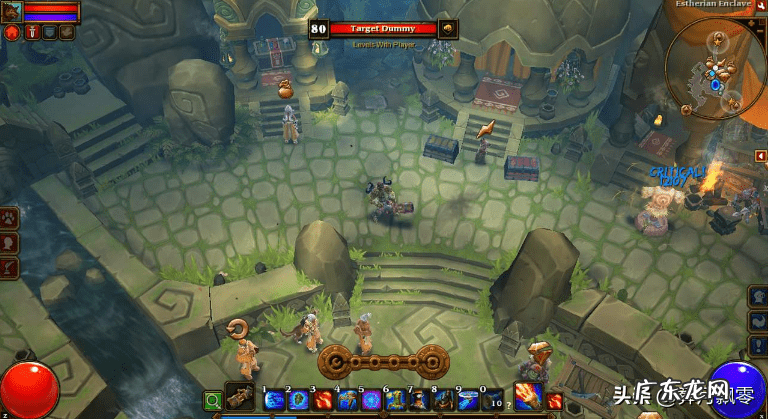
Task: Activate the blue skill in slot 9
Action: point(468,400)
